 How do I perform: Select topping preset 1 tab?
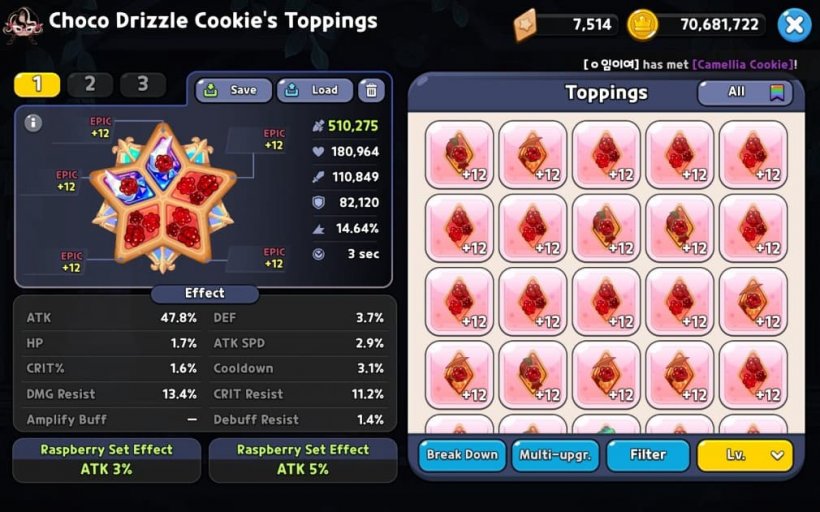point(37,85)
